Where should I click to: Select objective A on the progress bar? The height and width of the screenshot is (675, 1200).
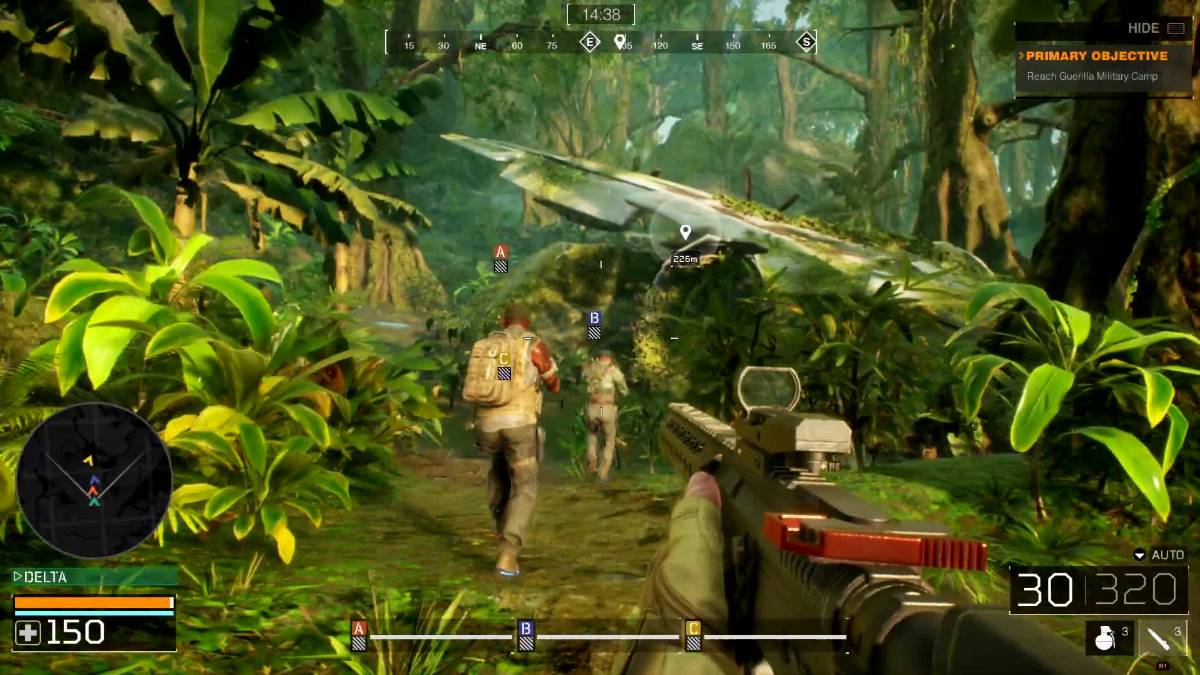(359, 635)
